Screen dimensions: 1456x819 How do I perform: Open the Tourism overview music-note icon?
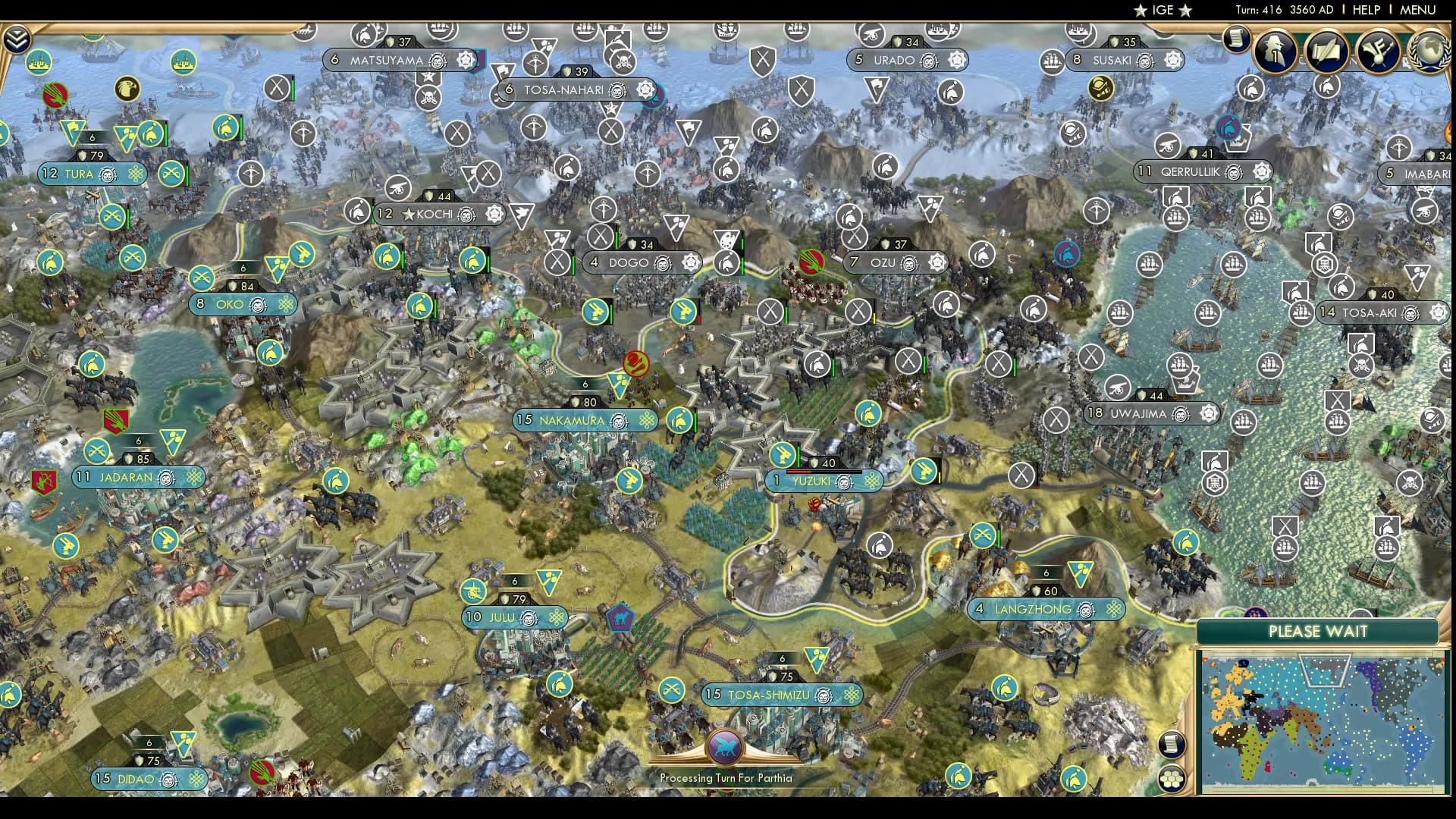(x=1378, y=52)
